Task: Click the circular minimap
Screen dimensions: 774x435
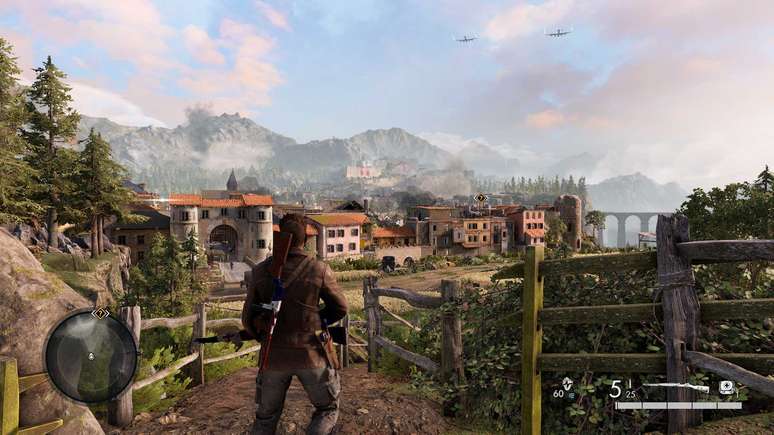Action: pos(91,356)
